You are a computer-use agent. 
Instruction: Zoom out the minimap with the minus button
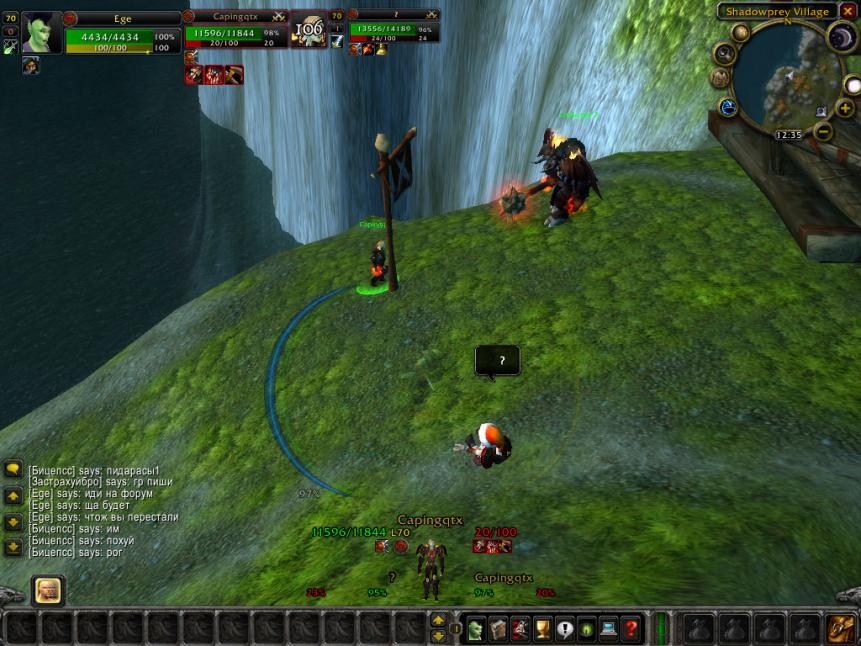click(823, 131)
